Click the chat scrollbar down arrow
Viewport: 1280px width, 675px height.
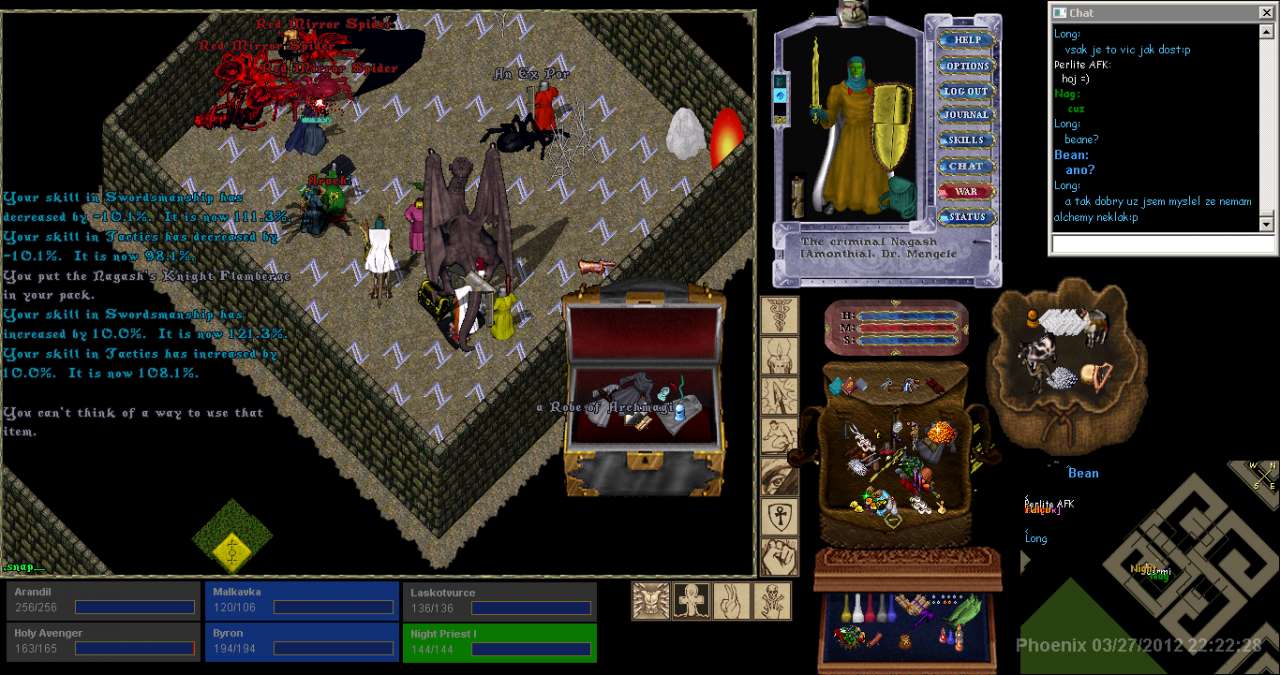[x=1266, y=225]
